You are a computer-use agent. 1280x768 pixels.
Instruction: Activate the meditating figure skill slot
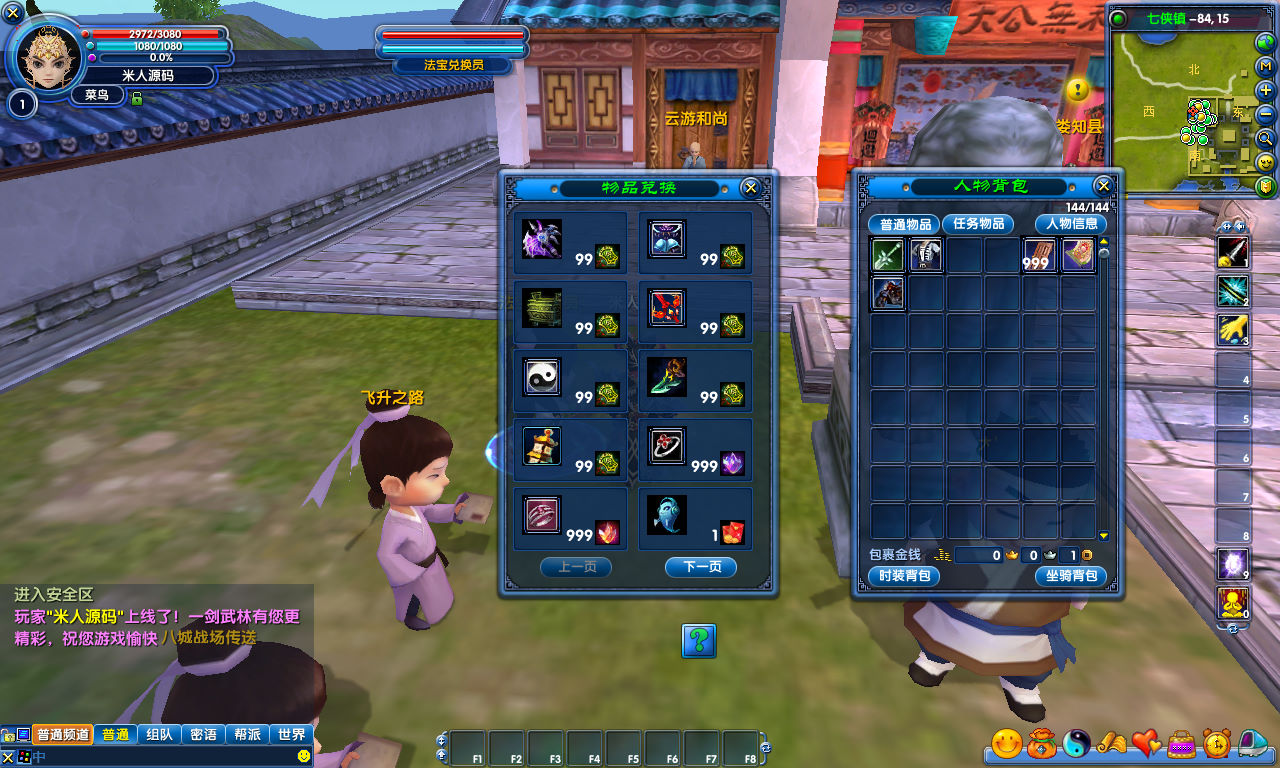pyautogui.click(x=1232, y=603)
